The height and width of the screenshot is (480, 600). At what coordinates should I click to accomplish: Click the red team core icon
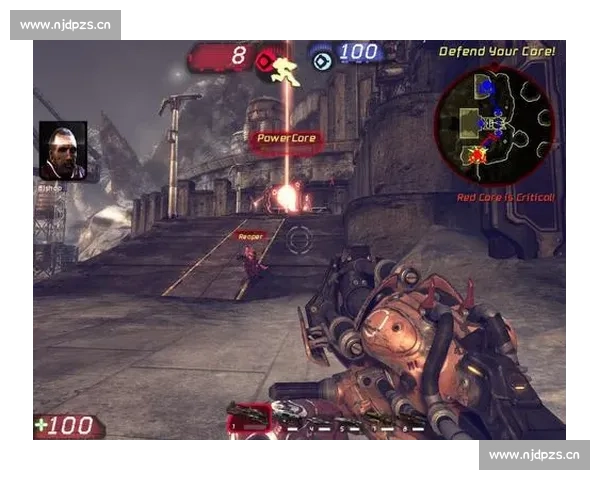coord(265,60)
